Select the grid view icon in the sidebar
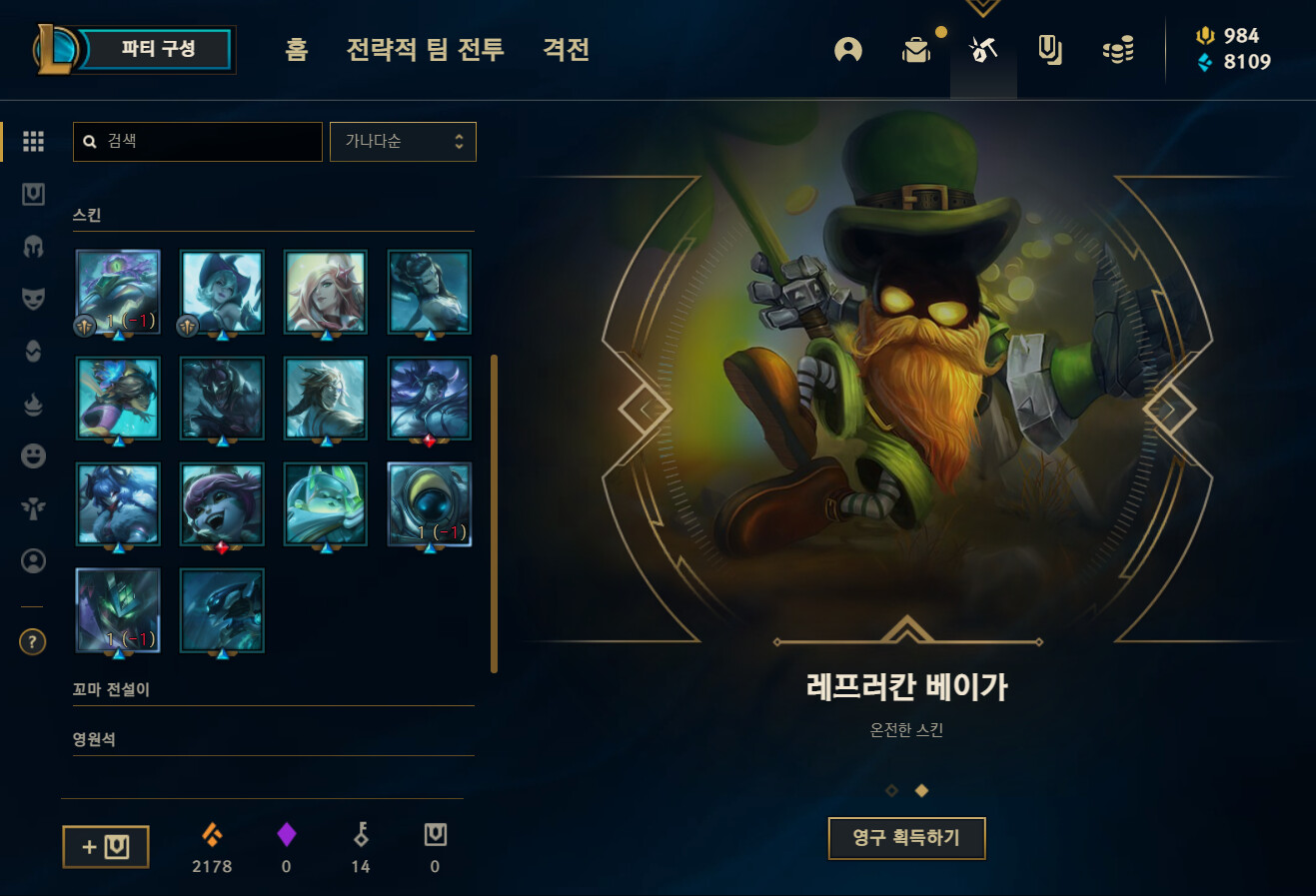Viewport: 1316px width, 896px height. click(x=32, y=141)
